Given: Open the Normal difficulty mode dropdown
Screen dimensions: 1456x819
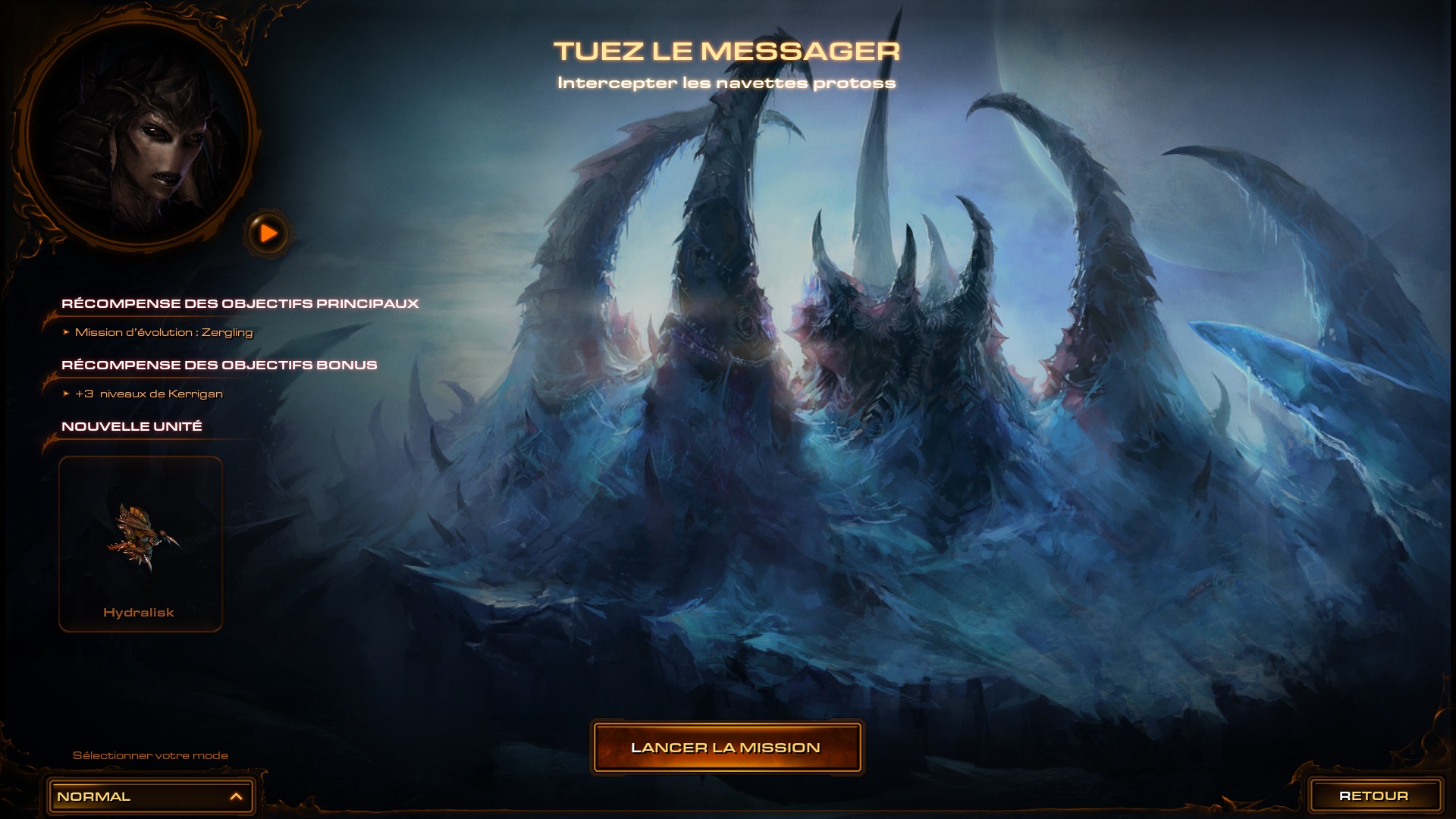Looking at the screenshot, I should [151, 796].
